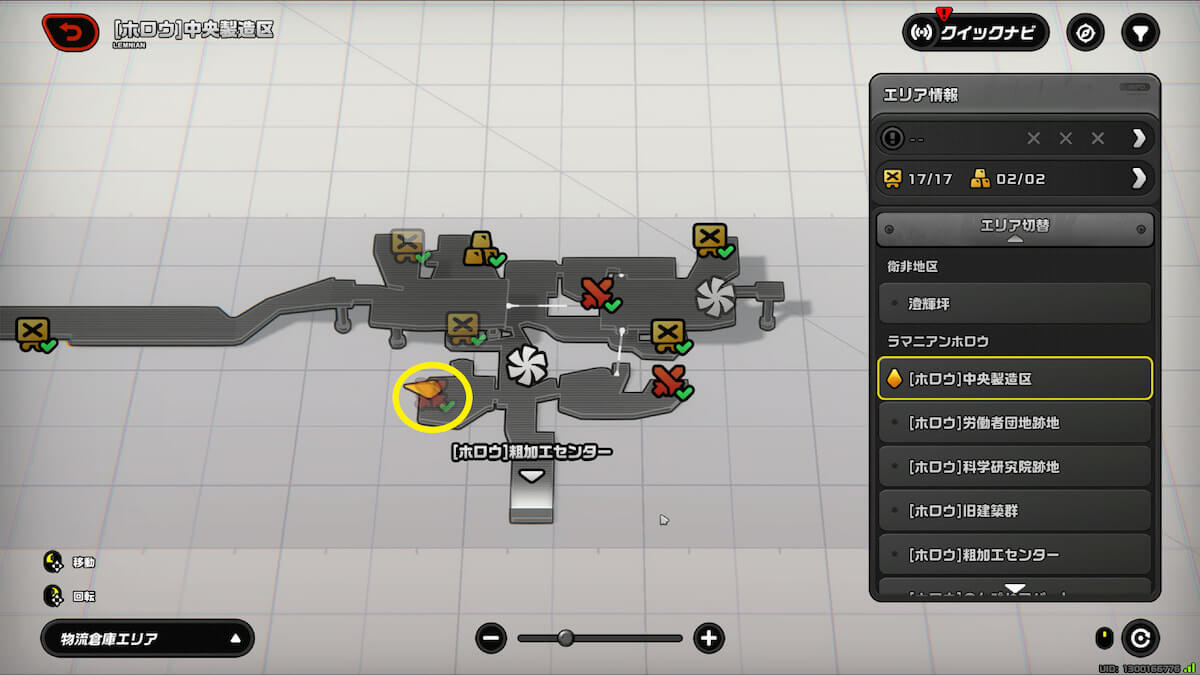Open the クイックナビ quick navigation
Viewport: 1200px width, 675px height.
tap(975, 33)
